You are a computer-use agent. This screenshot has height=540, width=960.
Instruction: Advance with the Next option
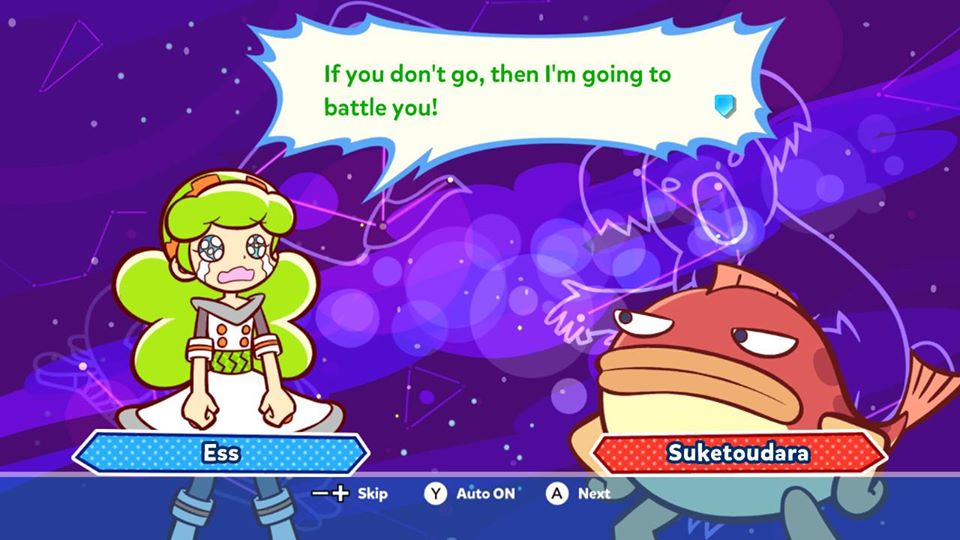coord(579,493)
